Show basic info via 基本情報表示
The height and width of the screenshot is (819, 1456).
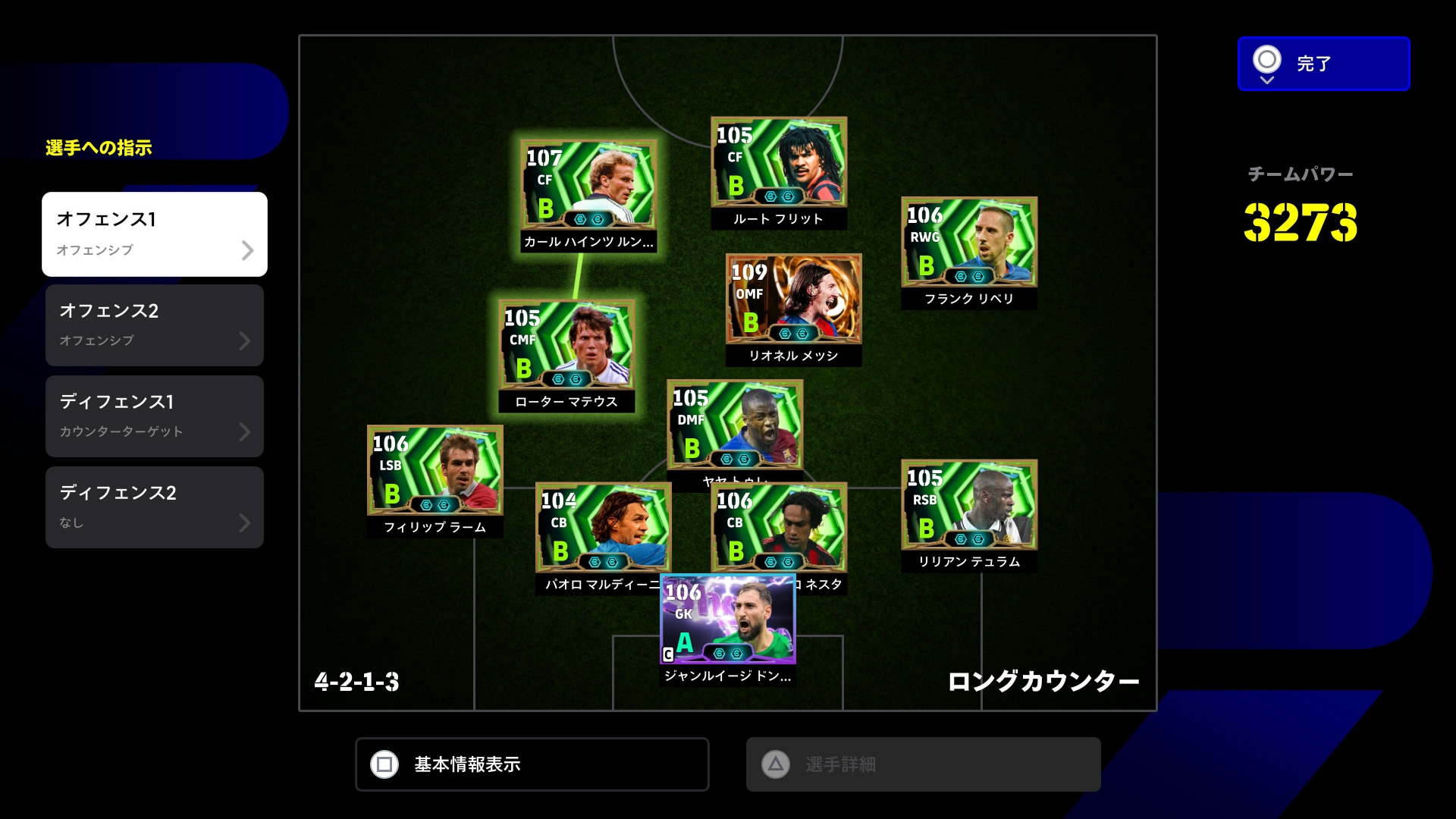(532, 764)
